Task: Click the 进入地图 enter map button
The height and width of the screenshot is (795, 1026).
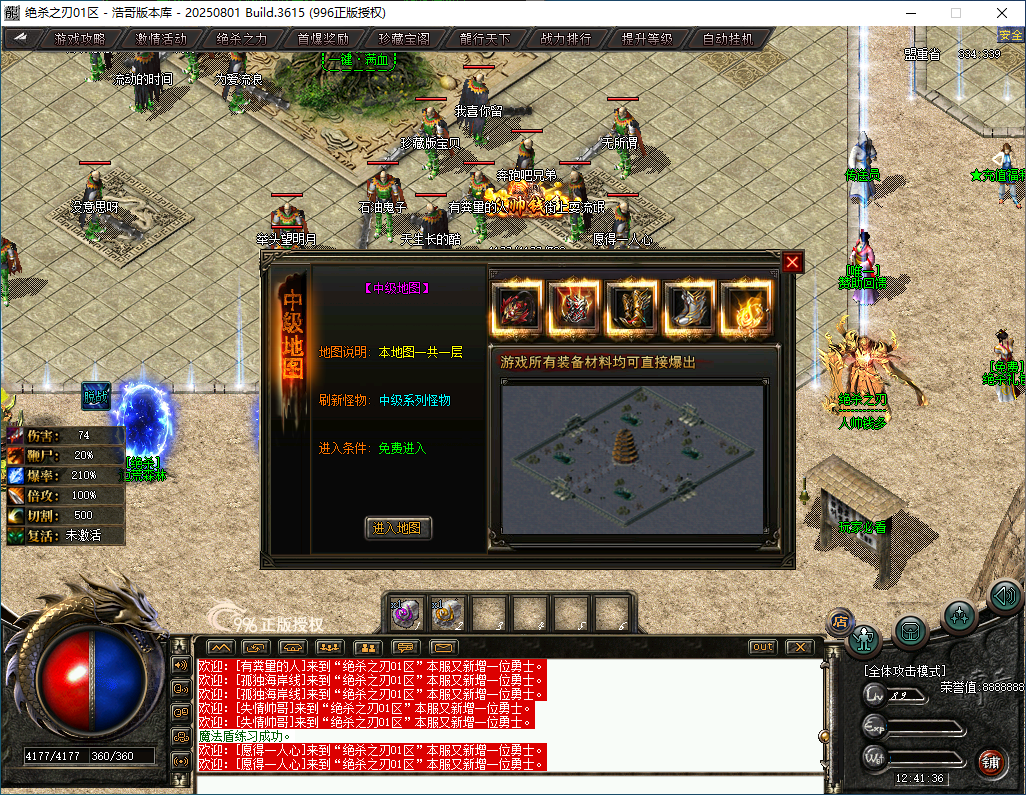Action: [398, 528]
